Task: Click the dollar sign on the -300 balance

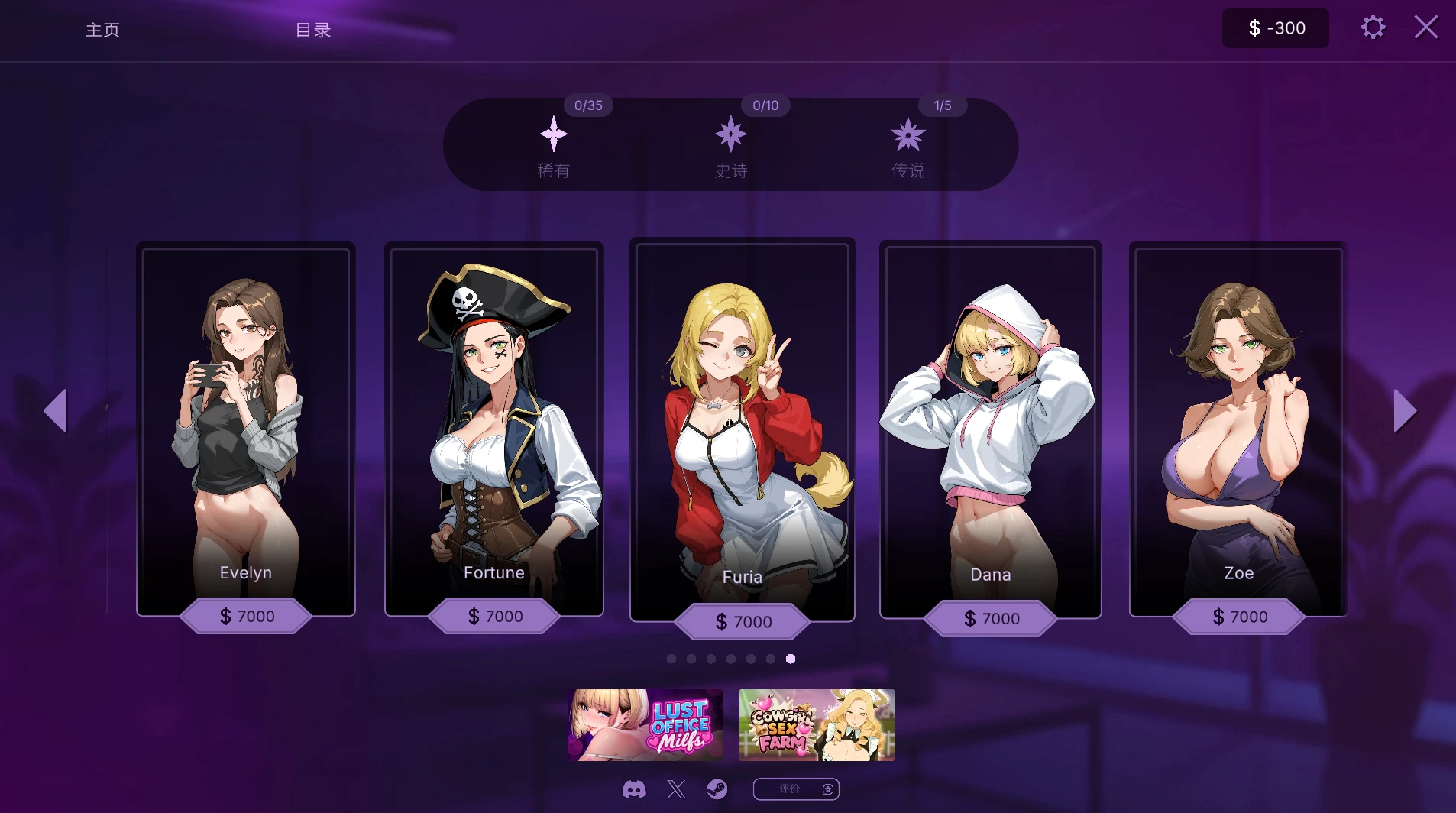Action: 1253,28
